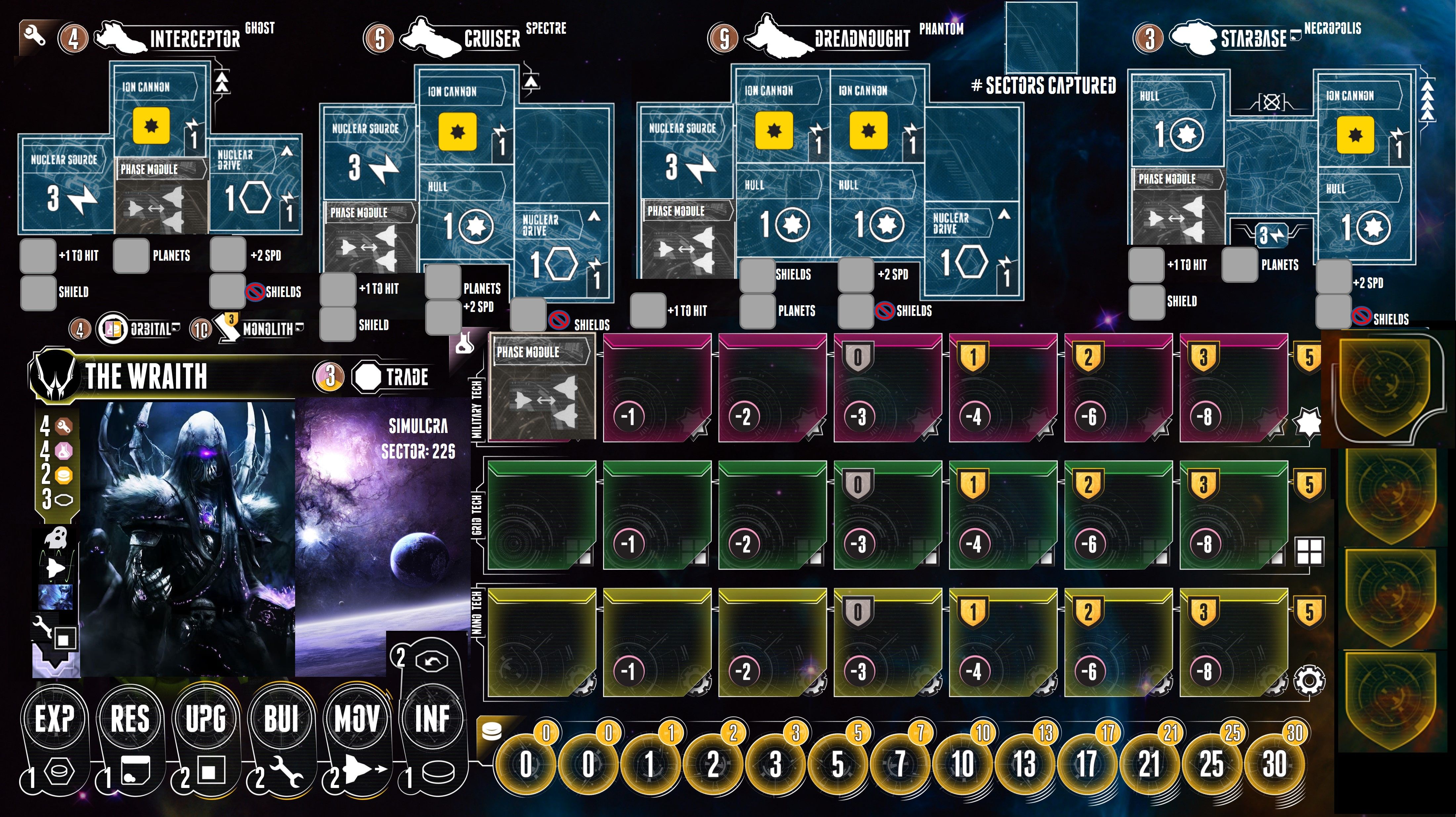Select the Phase Module military tech tile

(542, 386)
